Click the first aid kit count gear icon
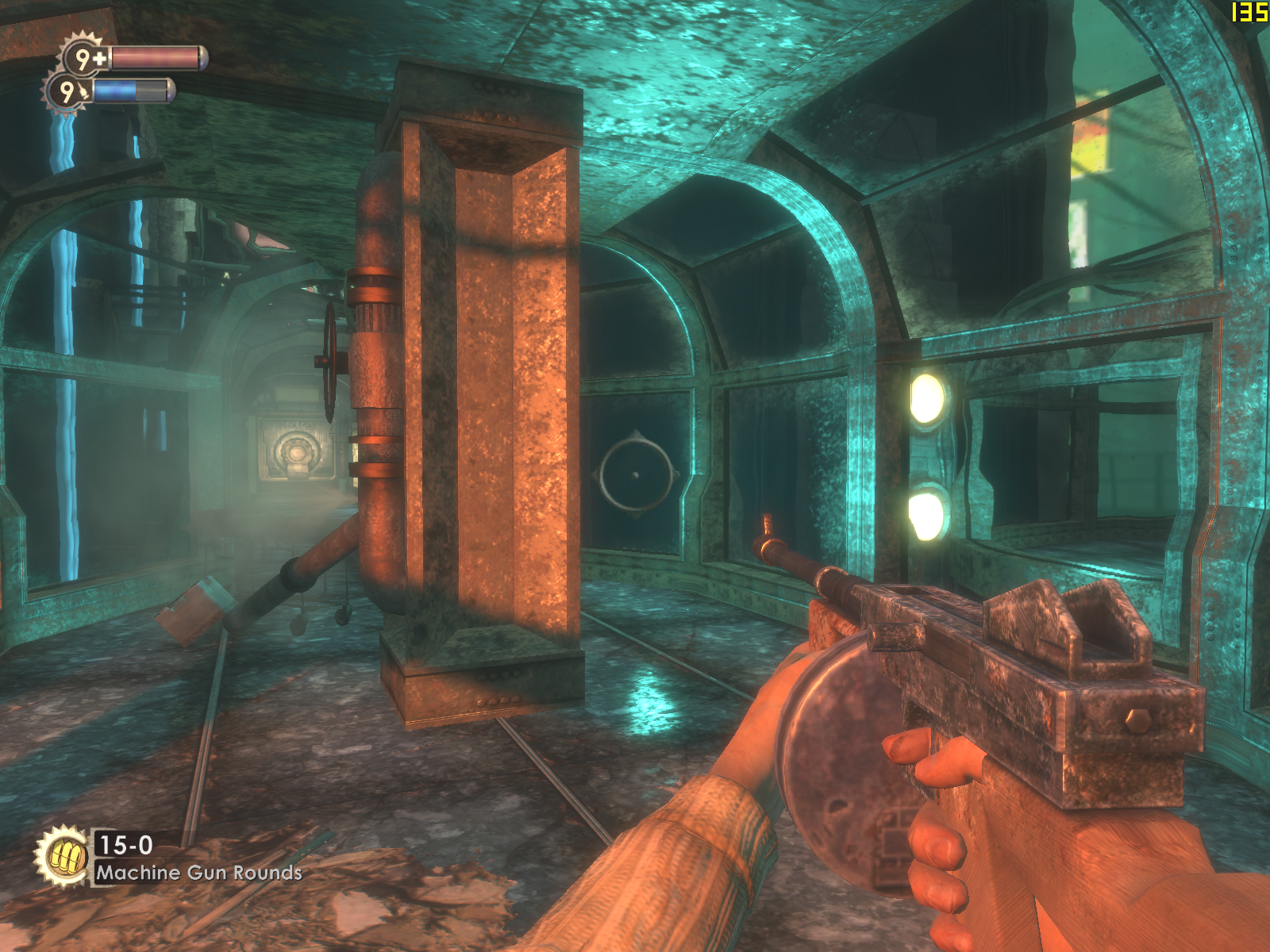 tap(84, 57)
